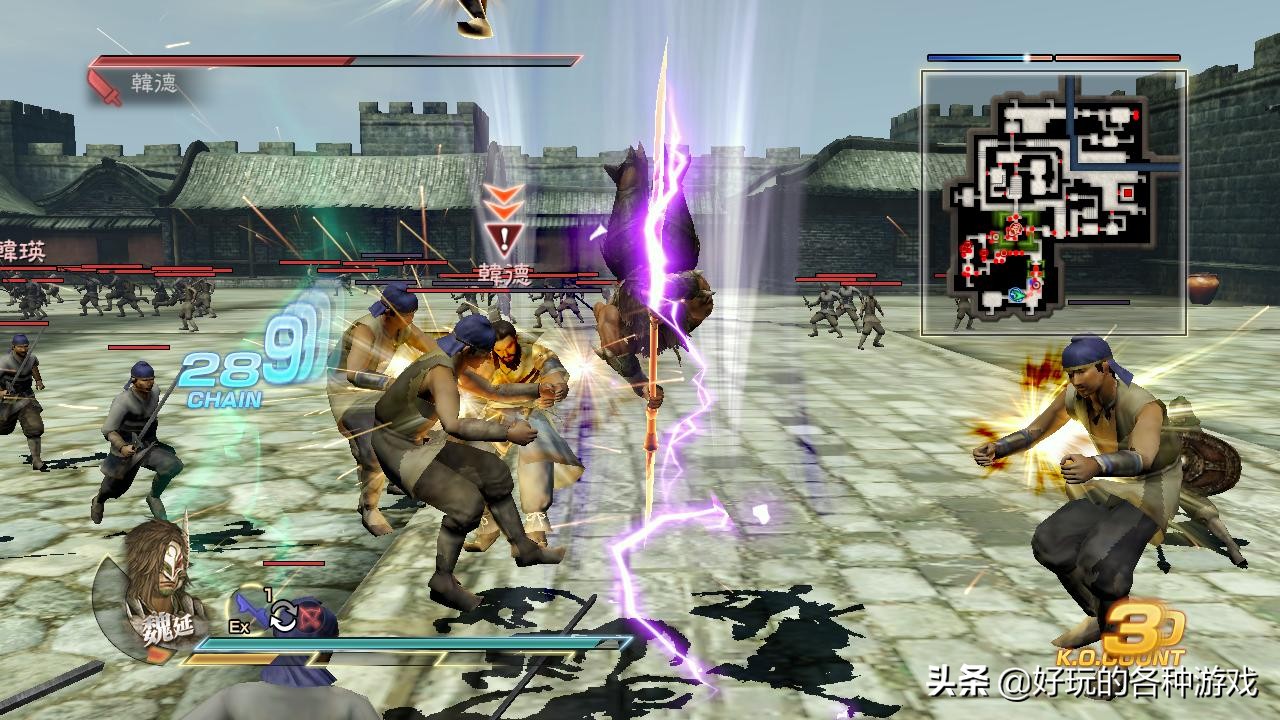Select the blue equipped EX weapon icon
This screenshot has height=720, width=1280.
coord(250,611)
